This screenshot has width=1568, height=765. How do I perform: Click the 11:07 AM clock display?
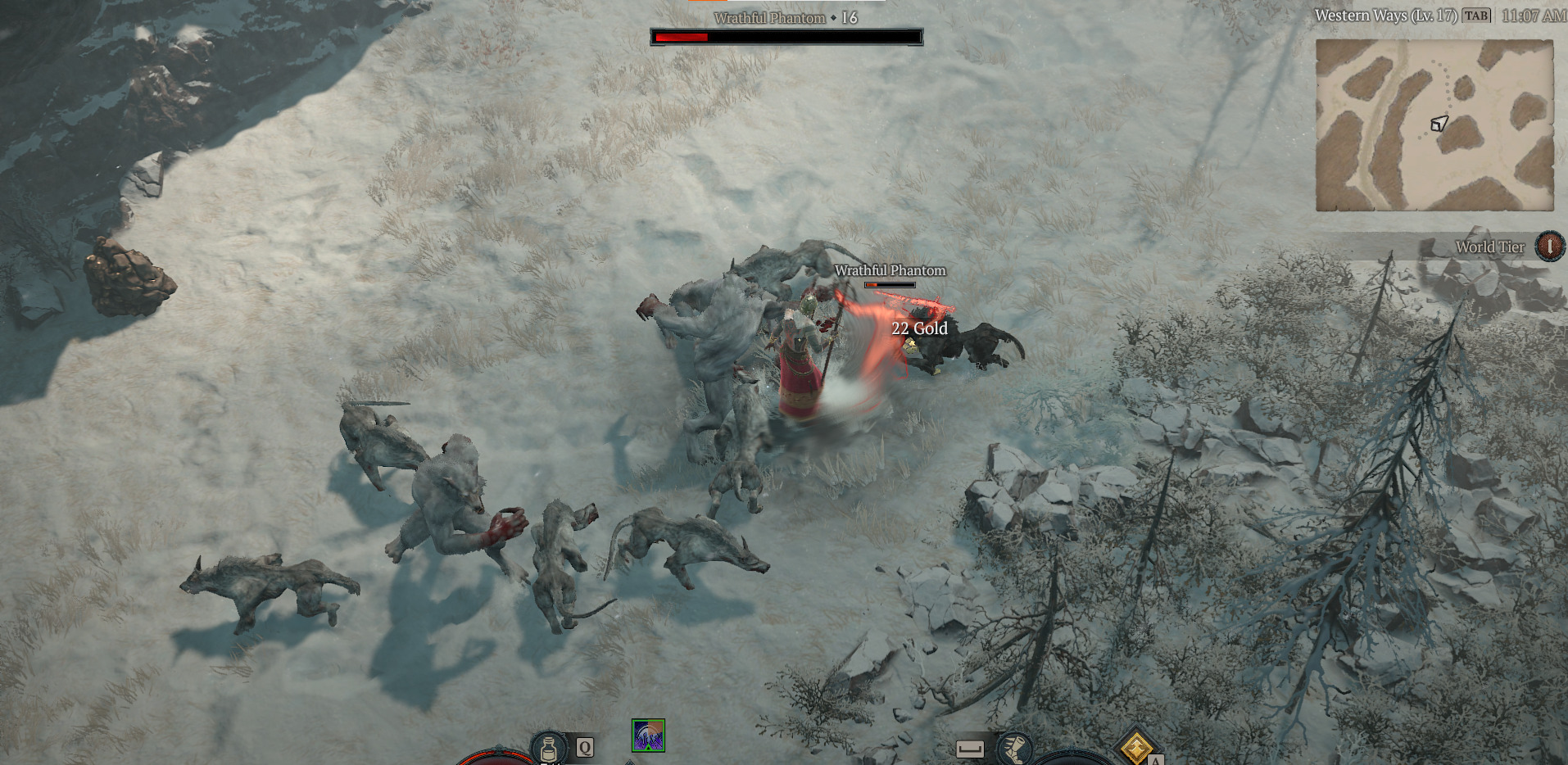1535,15
